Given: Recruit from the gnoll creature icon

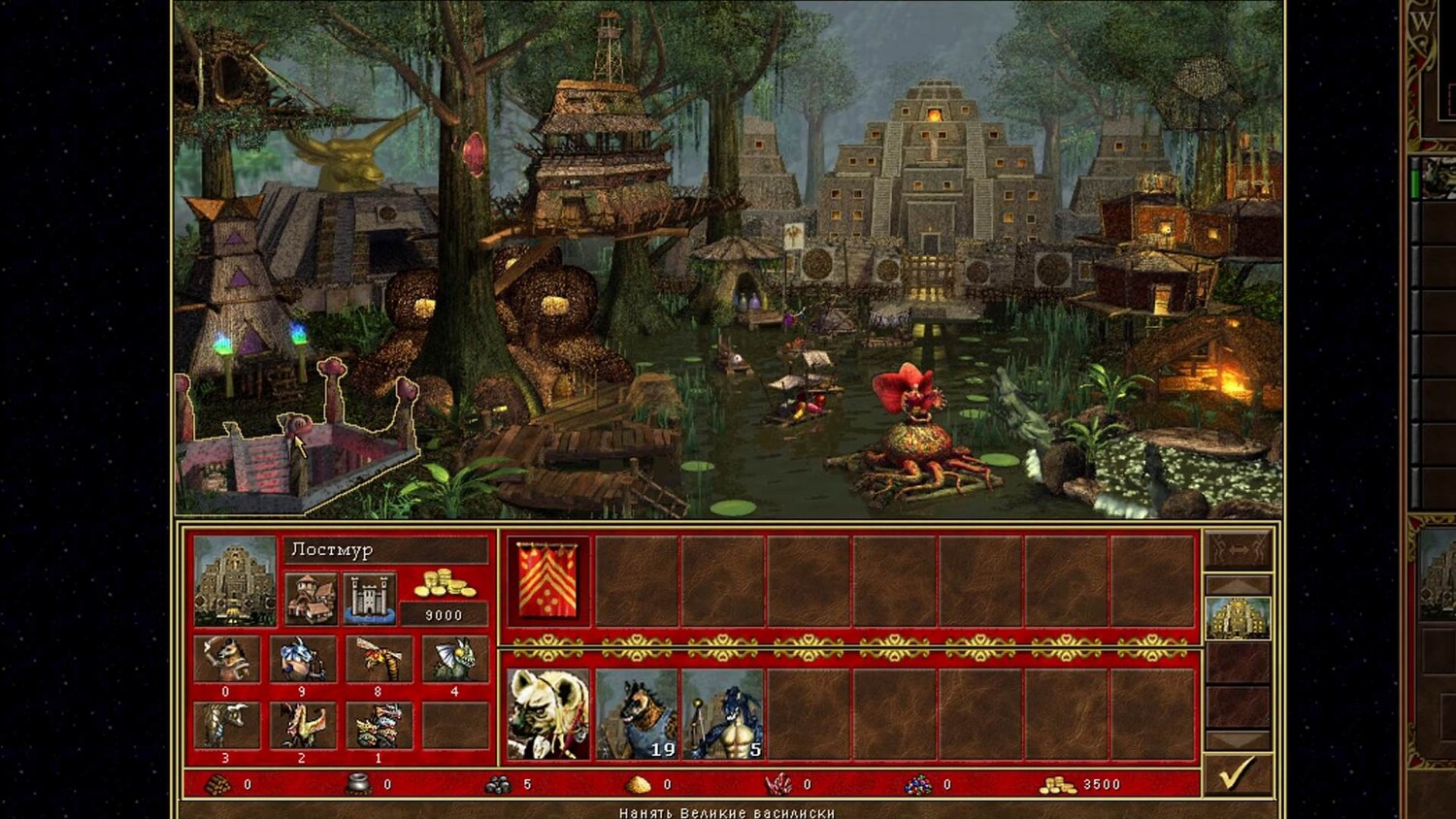Looking at the screenshot, I should coord(226,659).
